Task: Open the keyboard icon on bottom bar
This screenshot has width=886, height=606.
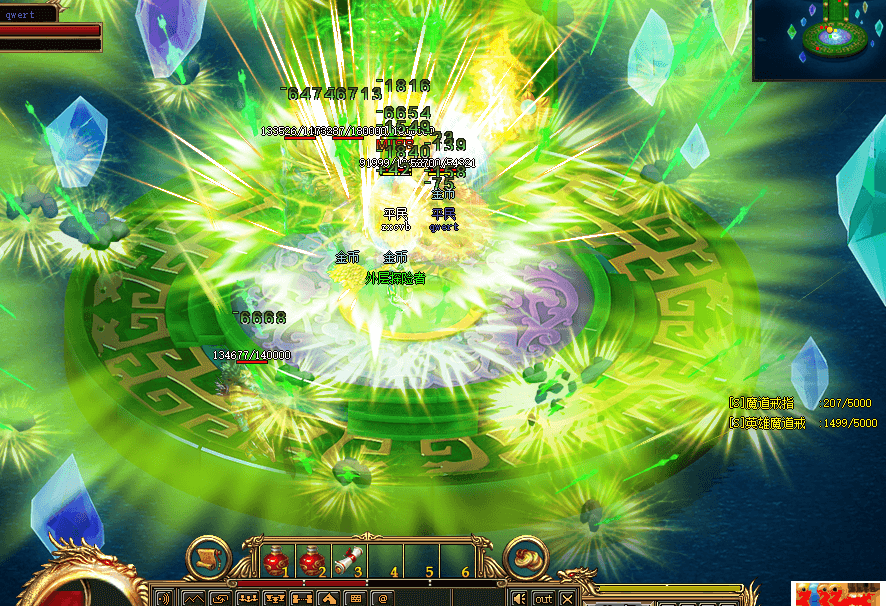Action: (354, 598)
